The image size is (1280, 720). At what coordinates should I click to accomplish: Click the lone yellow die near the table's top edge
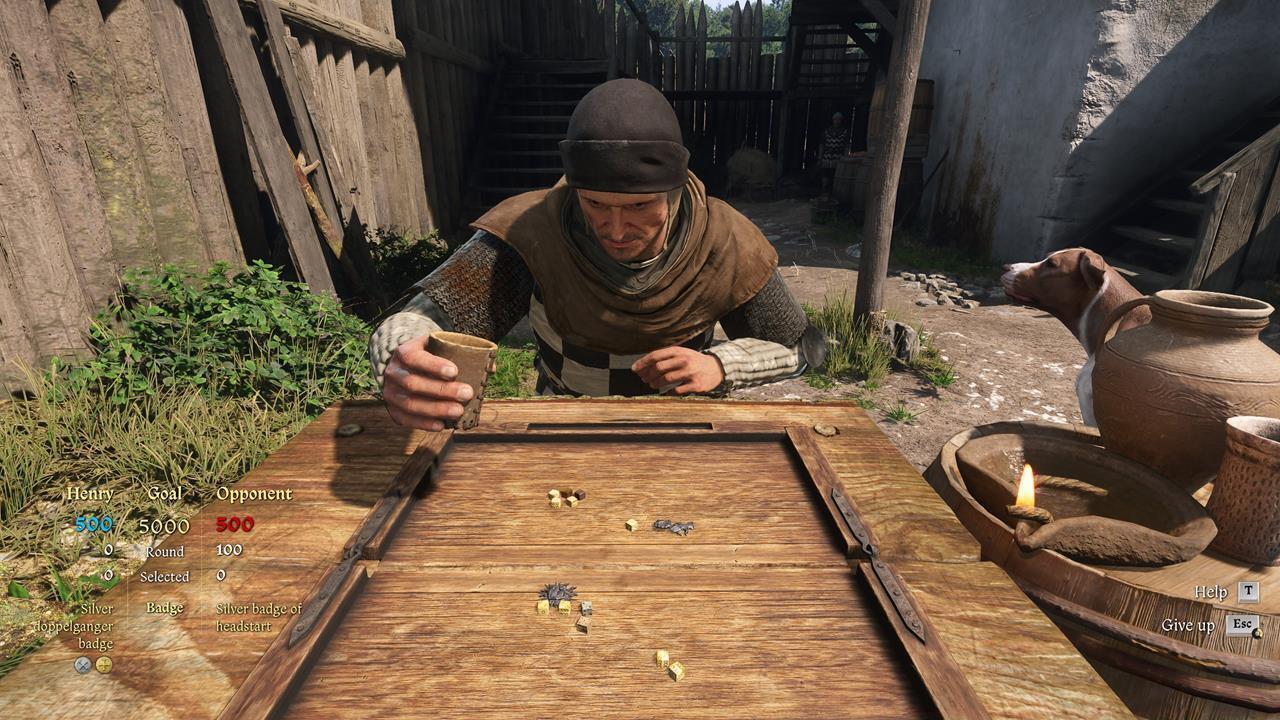coord(631,525)
